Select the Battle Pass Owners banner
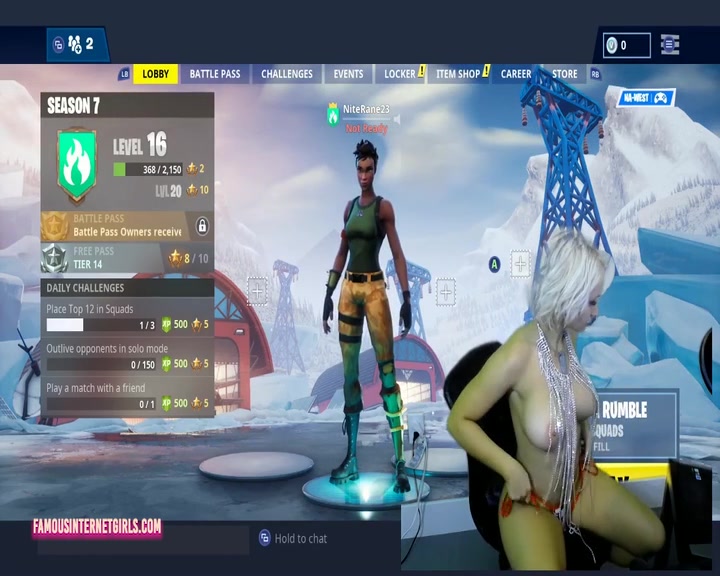Screen dimensions: 720x576 127,226
